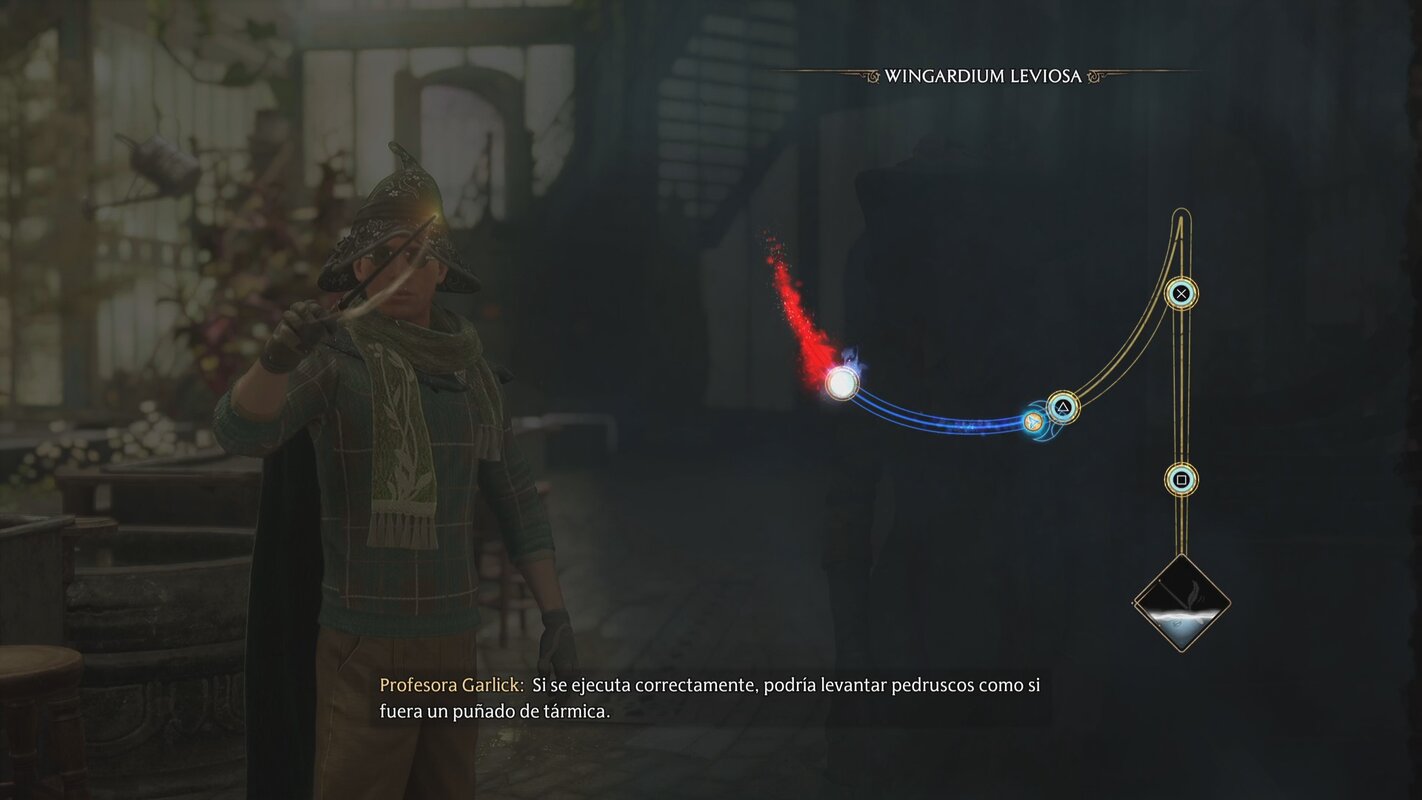1422x800 pixels.
Task: Select the Triangle button node on the trace
Action: 1063,407
